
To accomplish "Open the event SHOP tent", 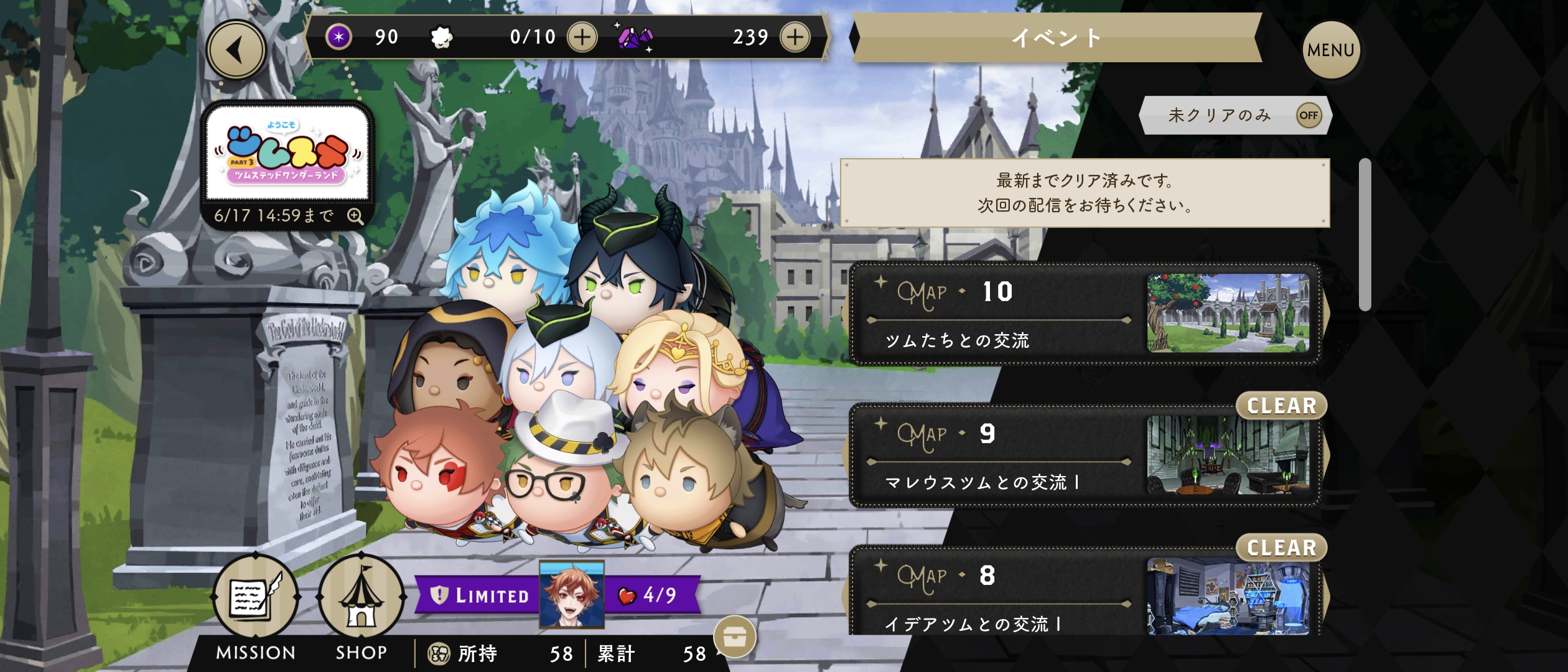I will (x=362, y=607).
